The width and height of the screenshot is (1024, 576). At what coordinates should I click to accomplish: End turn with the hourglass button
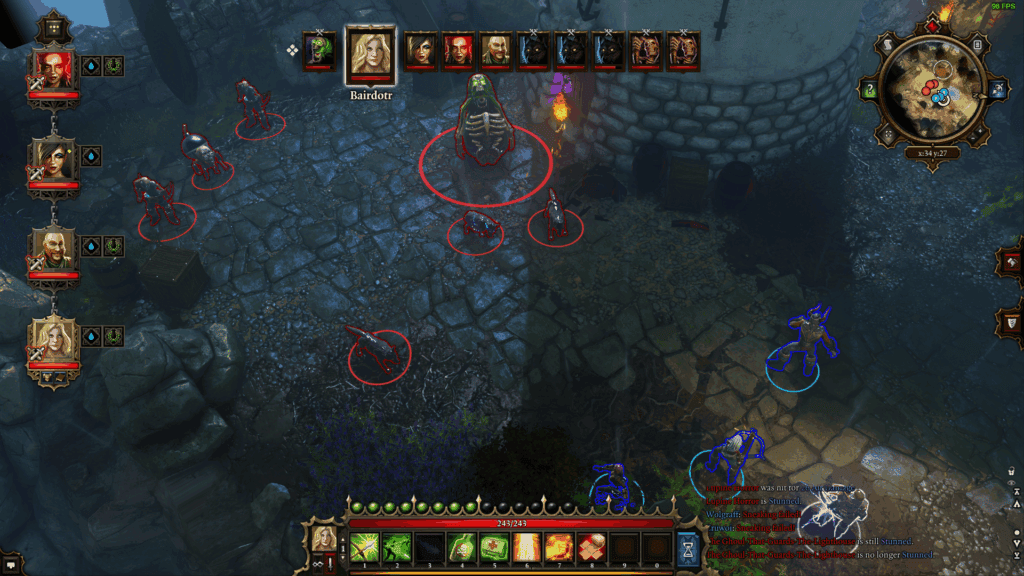coord(688,547)
